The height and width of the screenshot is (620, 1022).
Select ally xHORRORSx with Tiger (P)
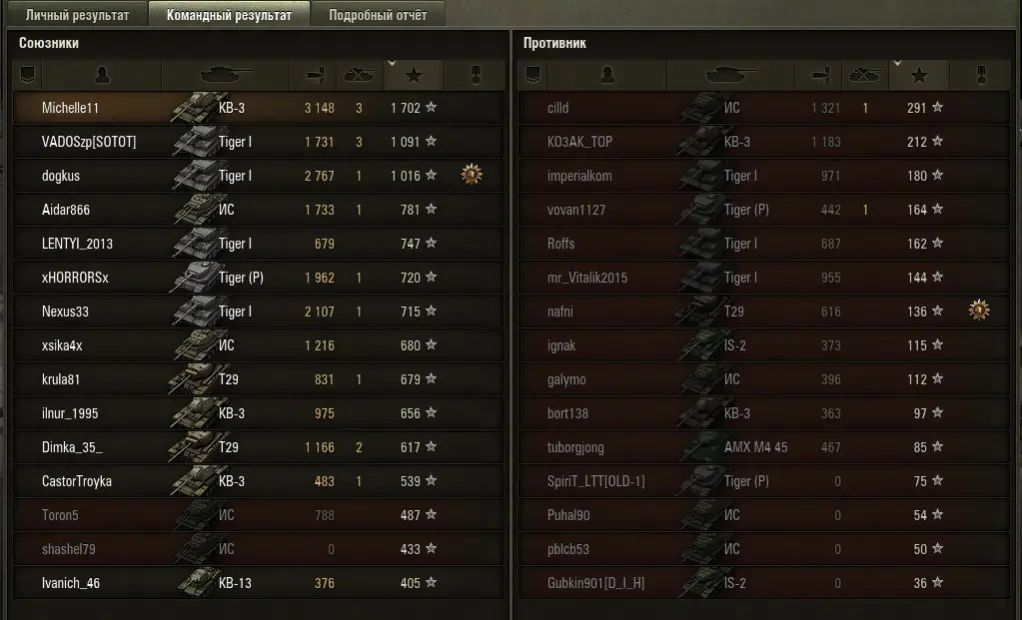point(75,278)
